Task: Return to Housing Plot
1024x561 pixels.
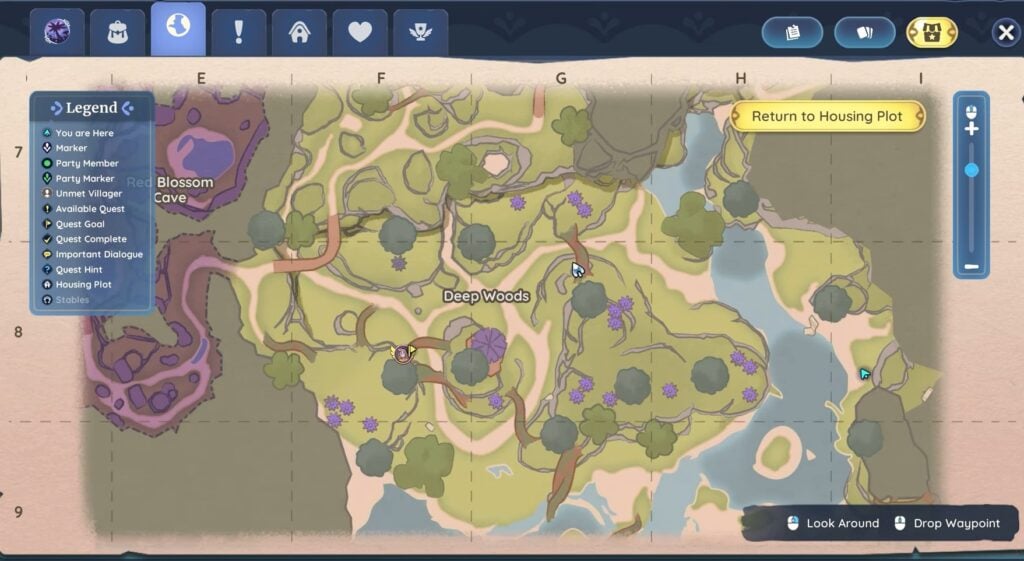Action: point(827,116)
